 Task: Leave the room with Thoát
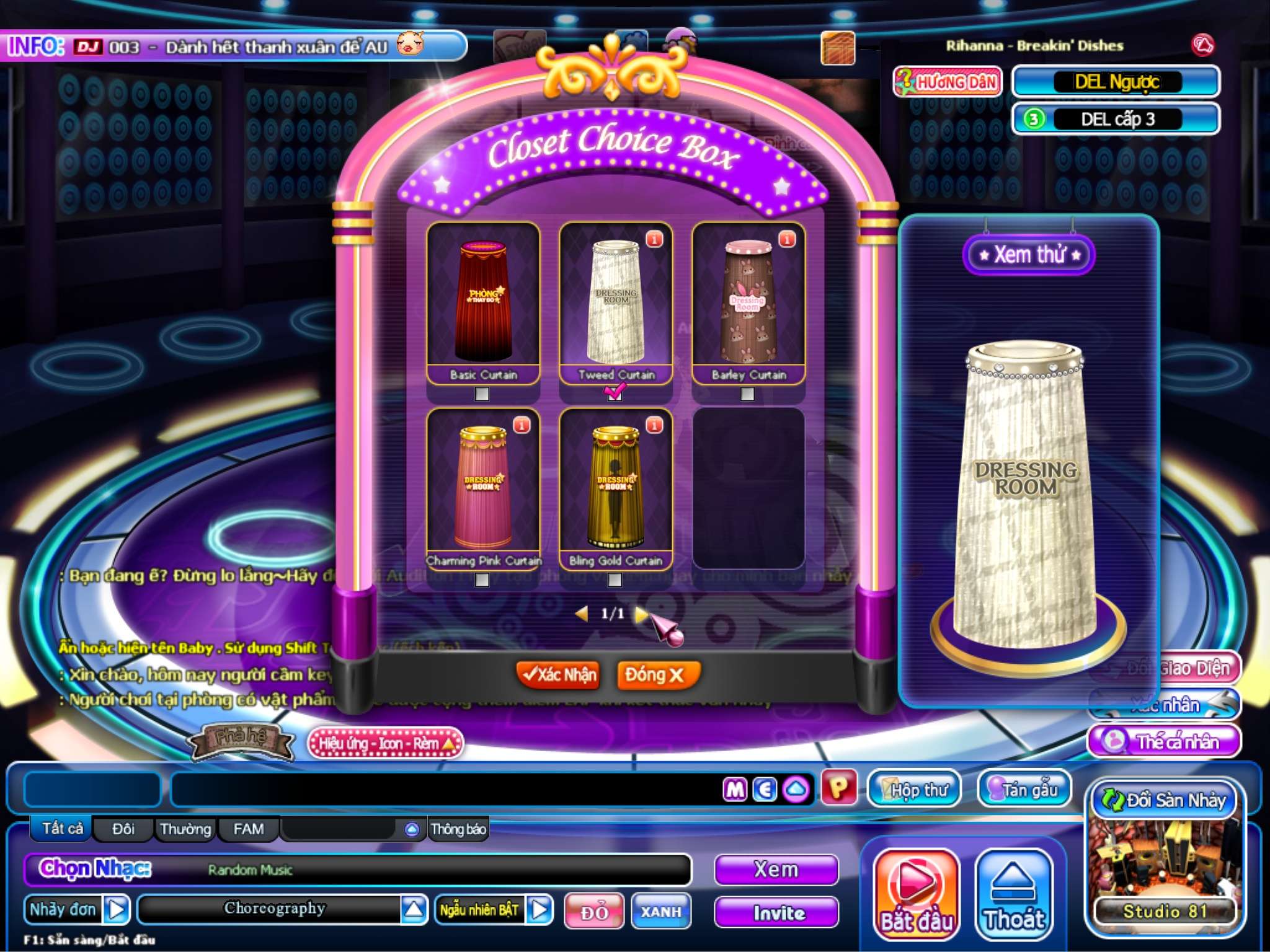[x=1014, y=894]
